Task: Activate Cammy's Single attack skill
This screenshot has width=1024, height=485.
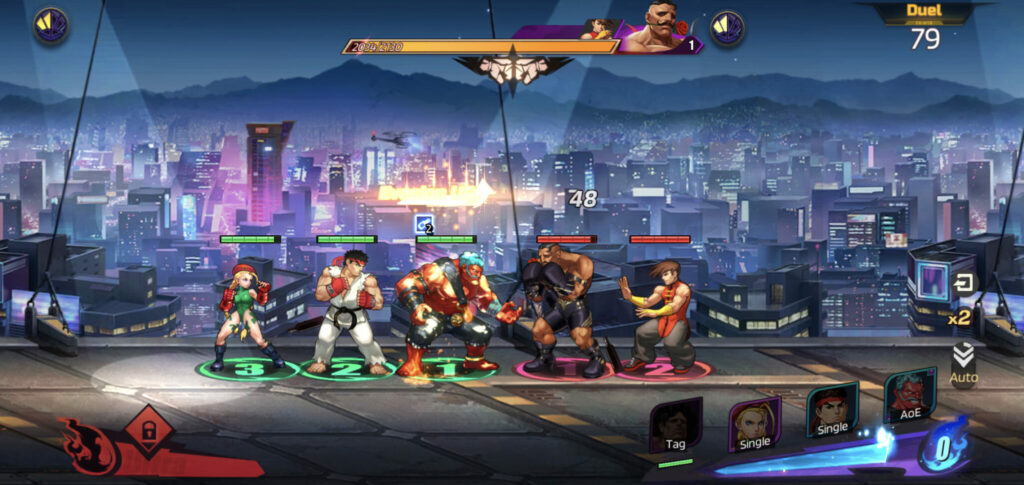Action: point(754,424)
